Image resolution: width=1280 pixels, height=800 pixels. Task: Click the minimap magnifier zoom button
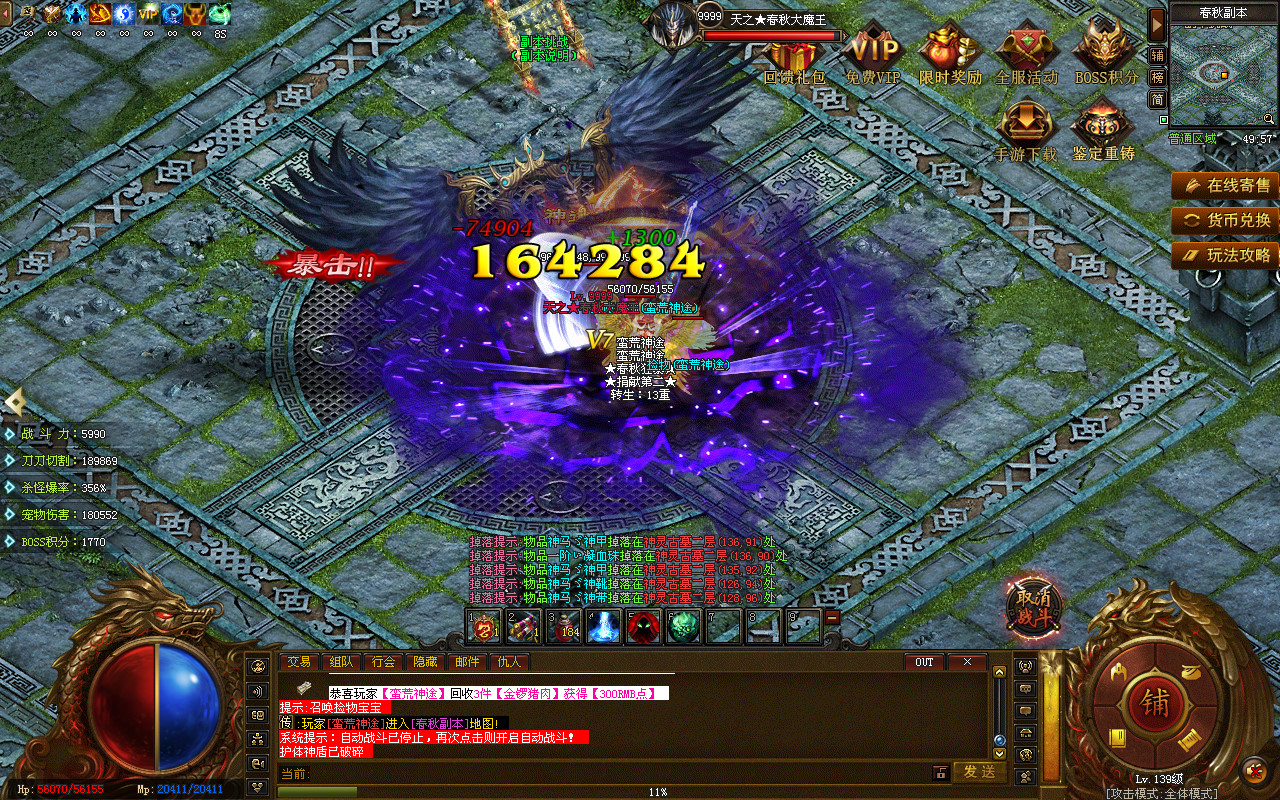click(1269, 119)
